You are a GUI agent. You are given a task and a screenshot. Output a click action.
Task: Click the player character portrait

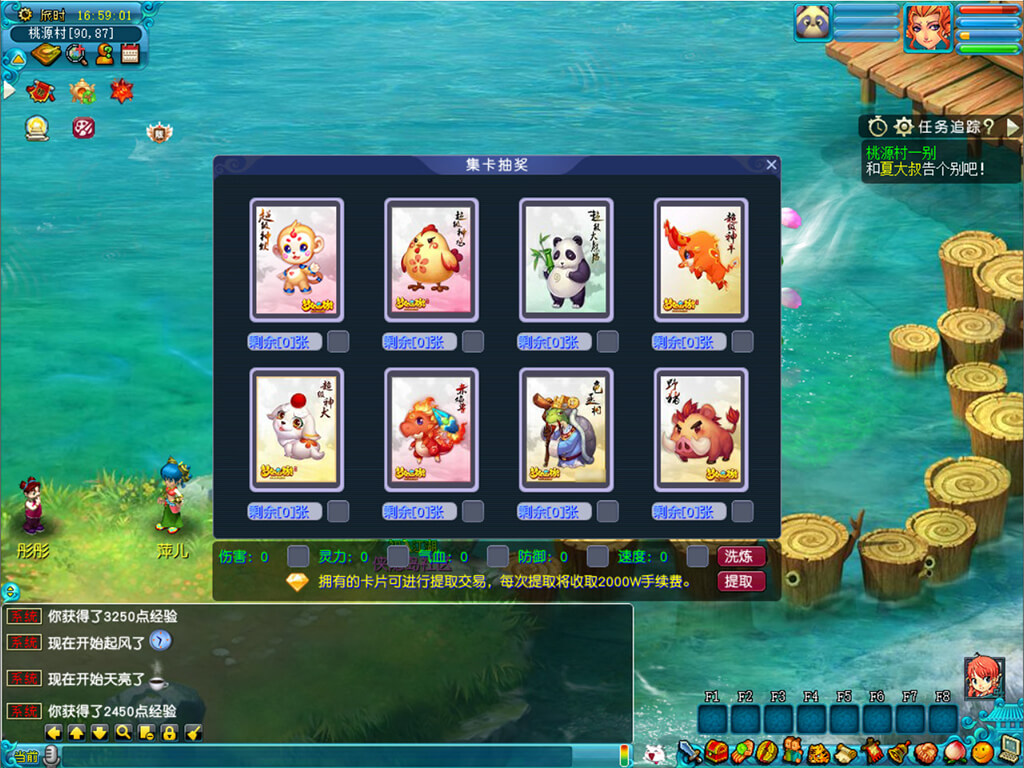click(x=928, y=27)
